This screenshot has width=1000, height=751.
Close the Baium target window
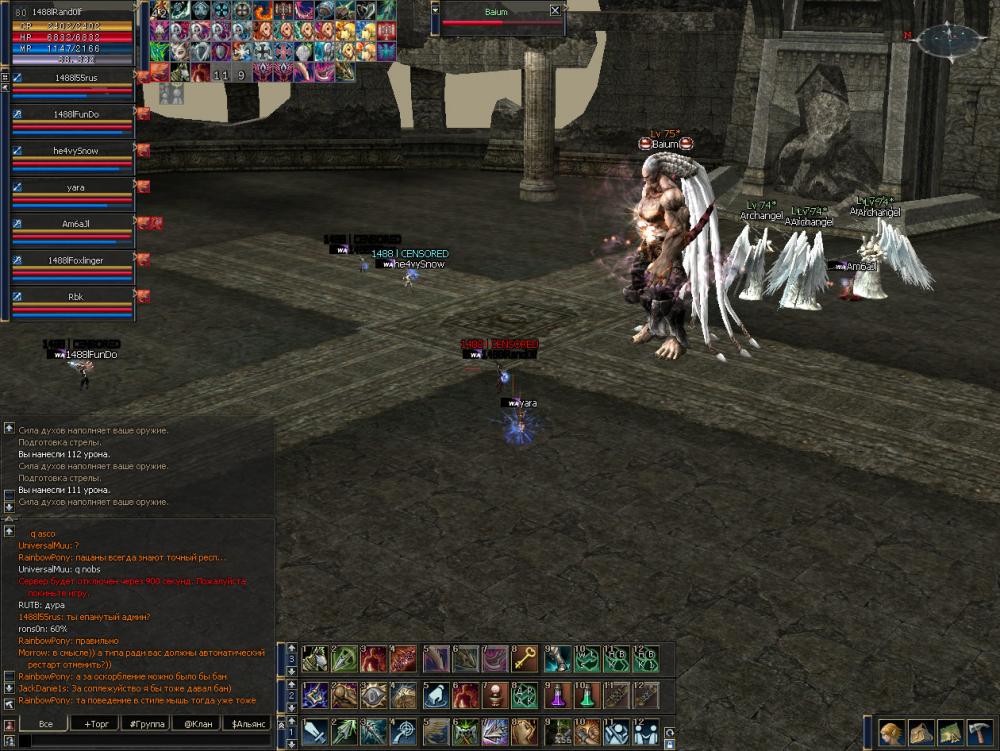[x=555, y=11]
